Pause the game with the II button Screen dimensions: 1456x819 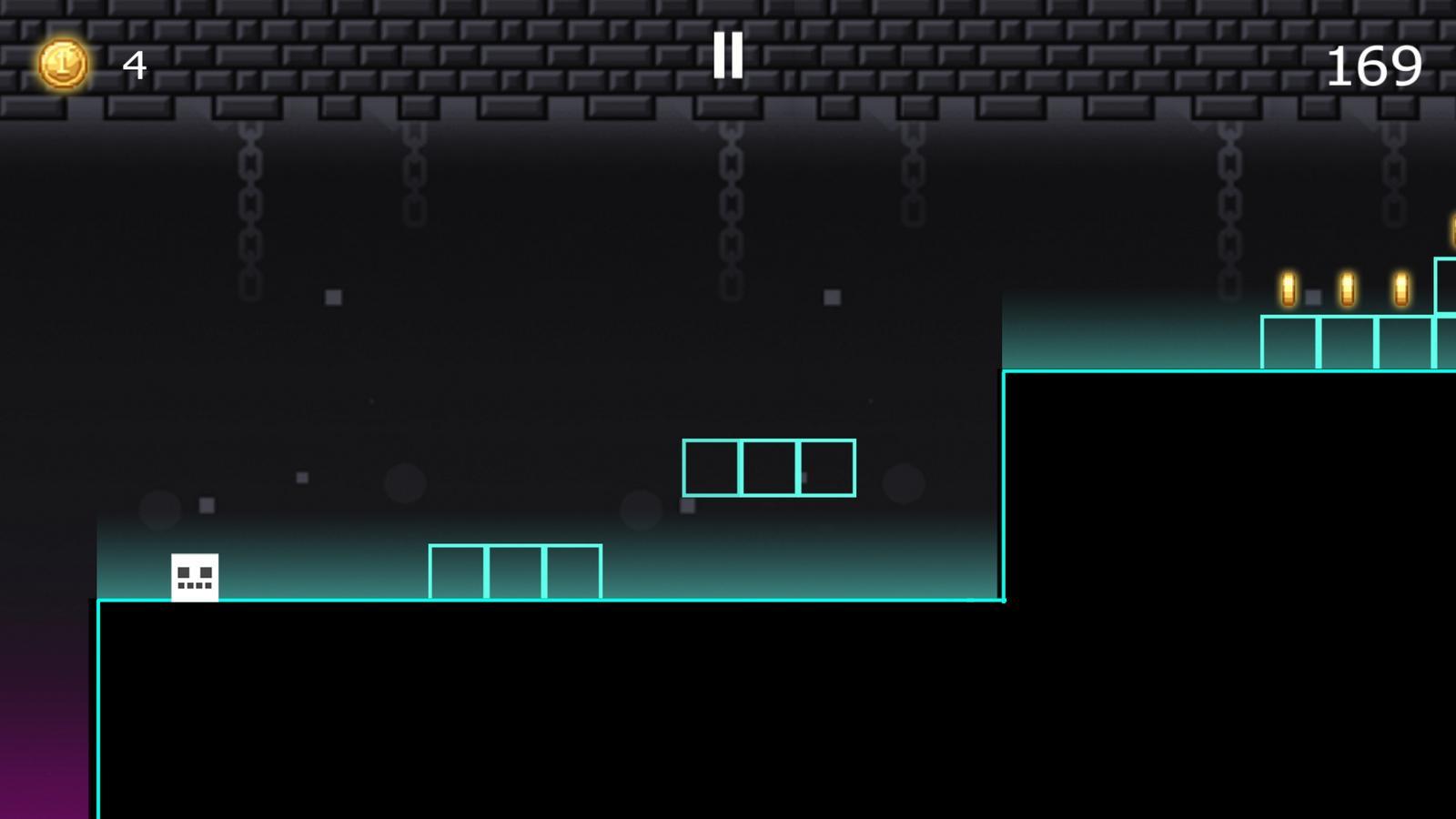pyautogui.click(x=728, y=56)
